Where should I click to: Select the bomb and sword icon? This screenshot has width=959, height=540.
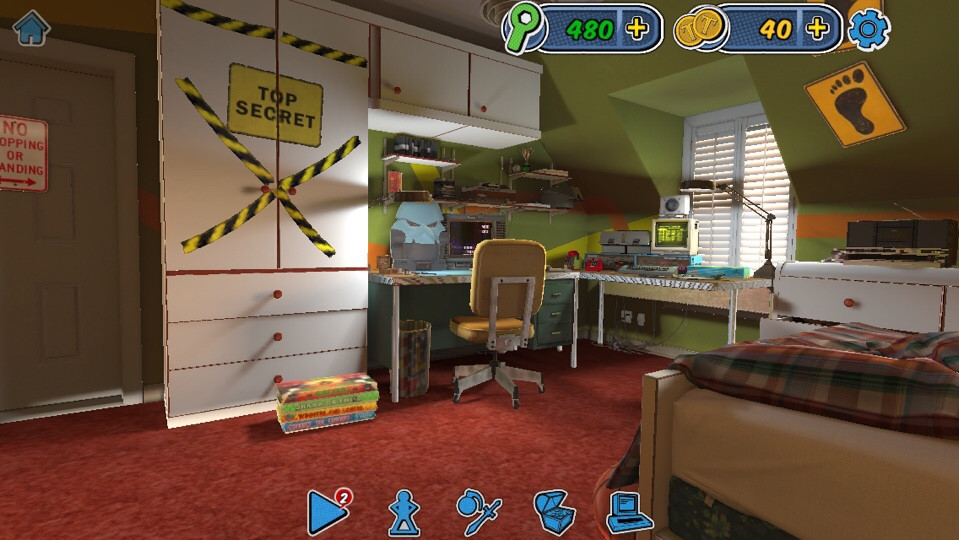(x=478, y=513)
